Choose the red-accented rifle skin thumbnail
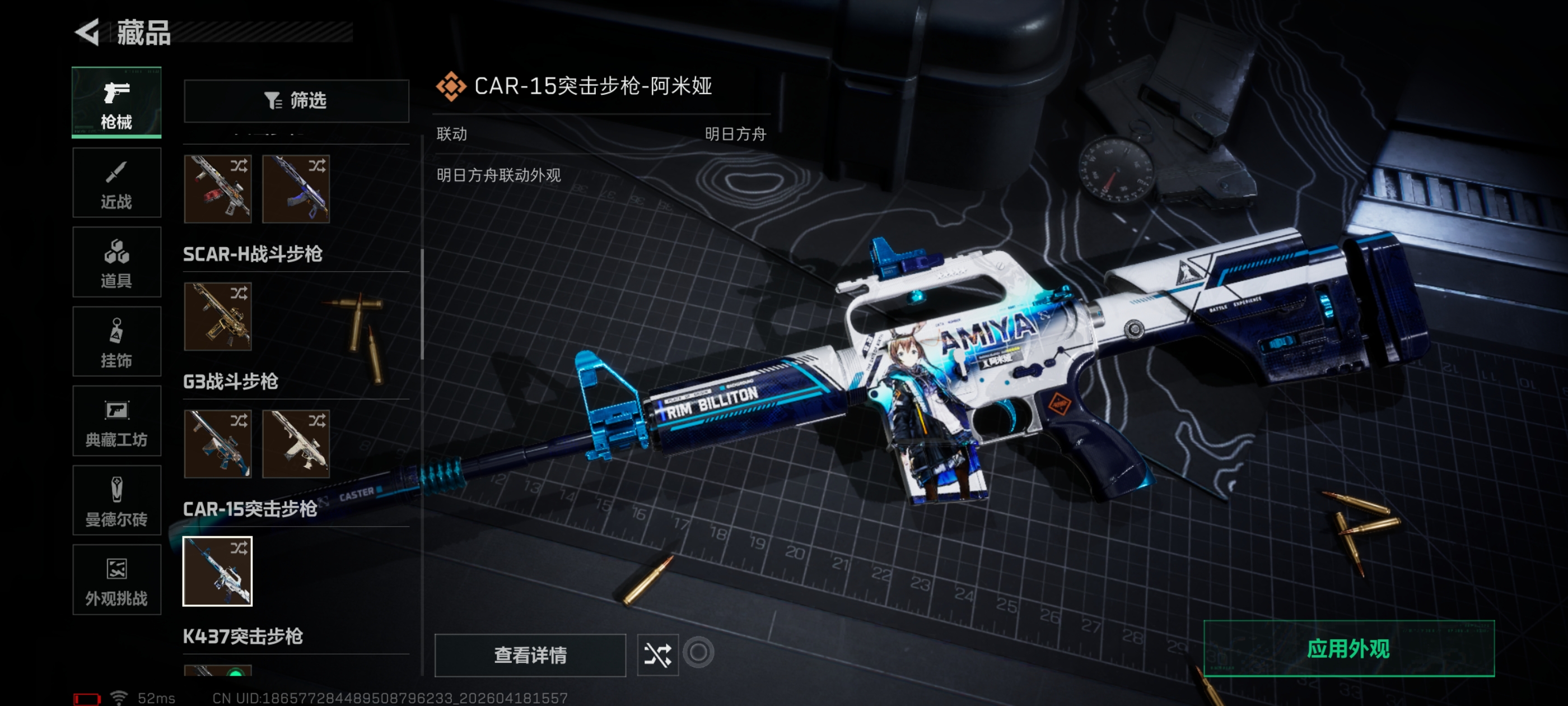Image resolution: width=1568 pixels, height=706 pixels. coord(217,189)
